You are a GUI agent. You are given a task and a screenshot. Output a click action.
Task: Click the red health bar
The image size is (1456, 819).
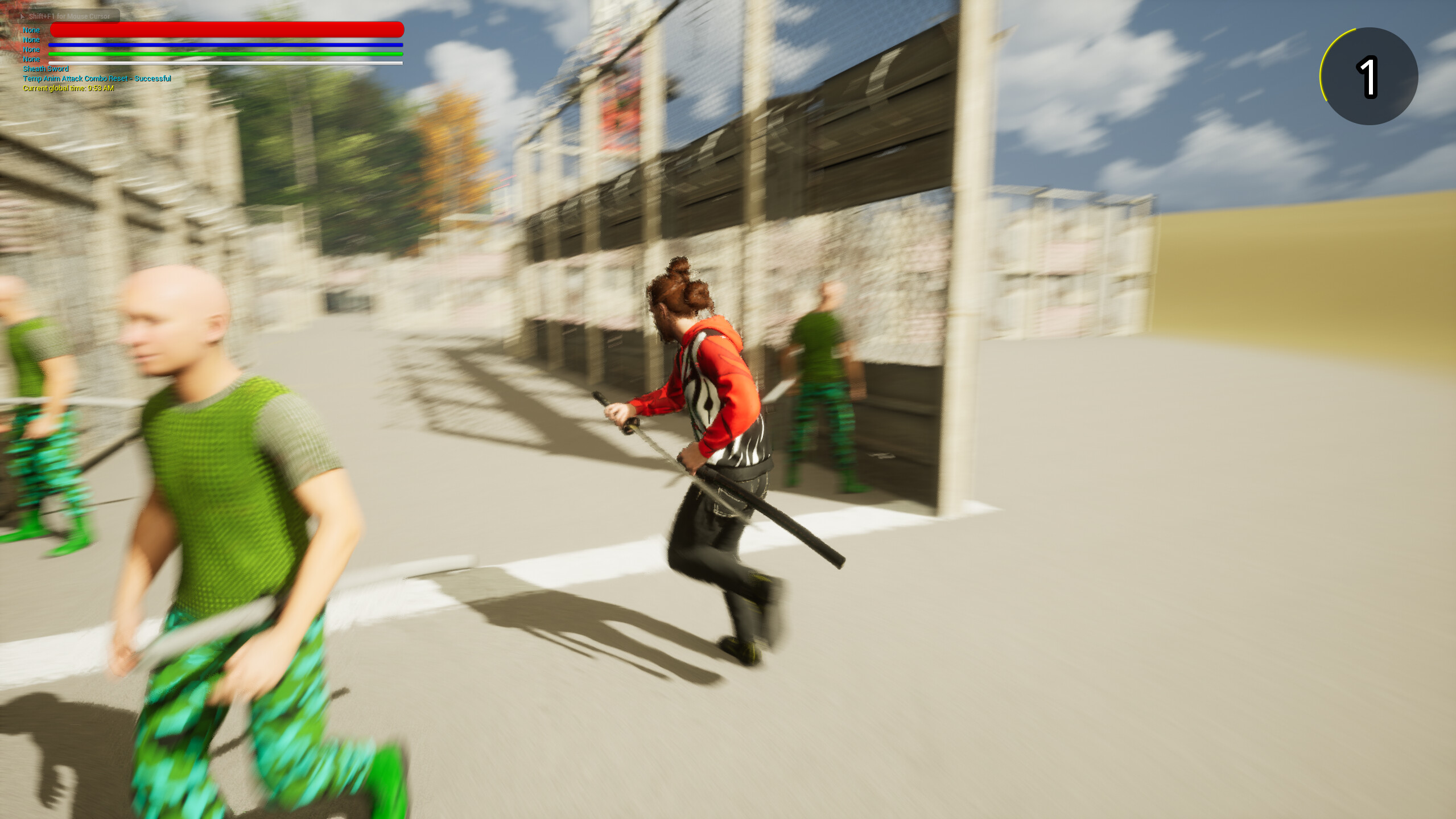pos(228,28)
